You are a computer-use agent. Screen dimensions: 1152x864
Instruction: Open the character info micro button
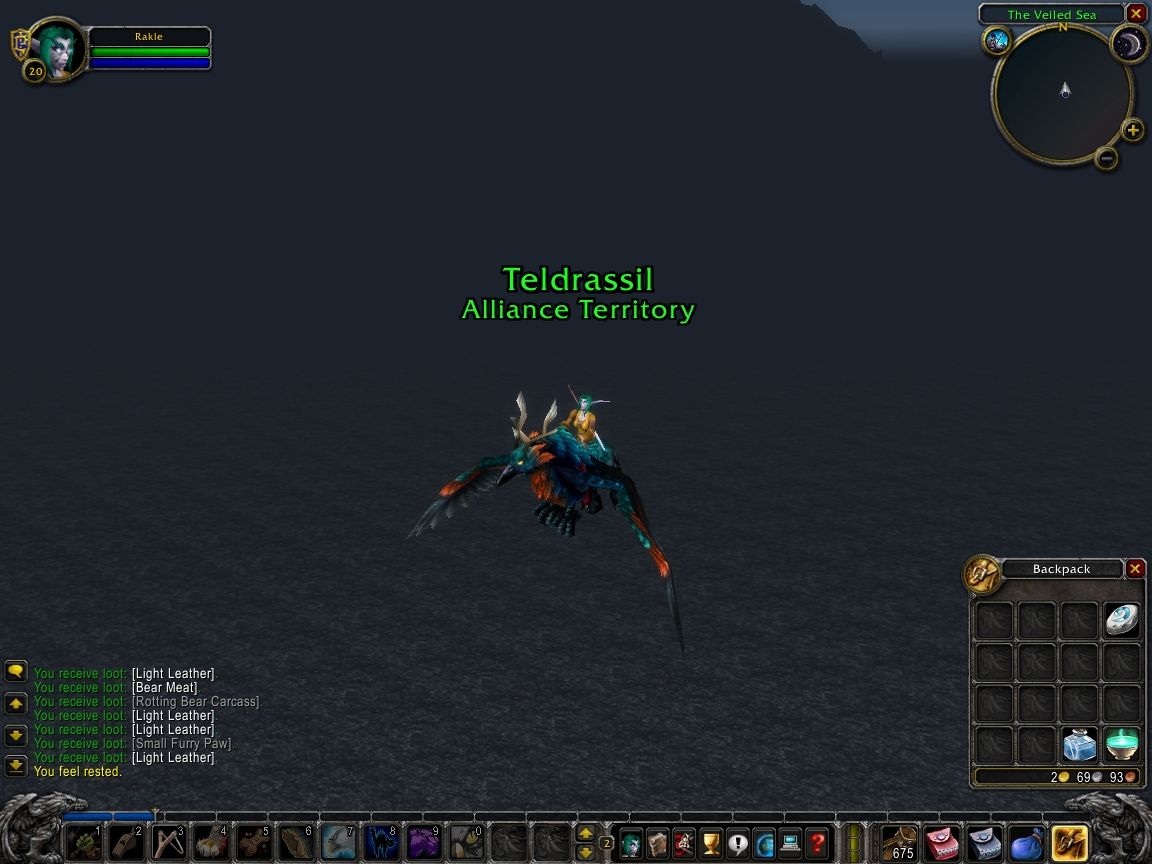pos(631,843)
